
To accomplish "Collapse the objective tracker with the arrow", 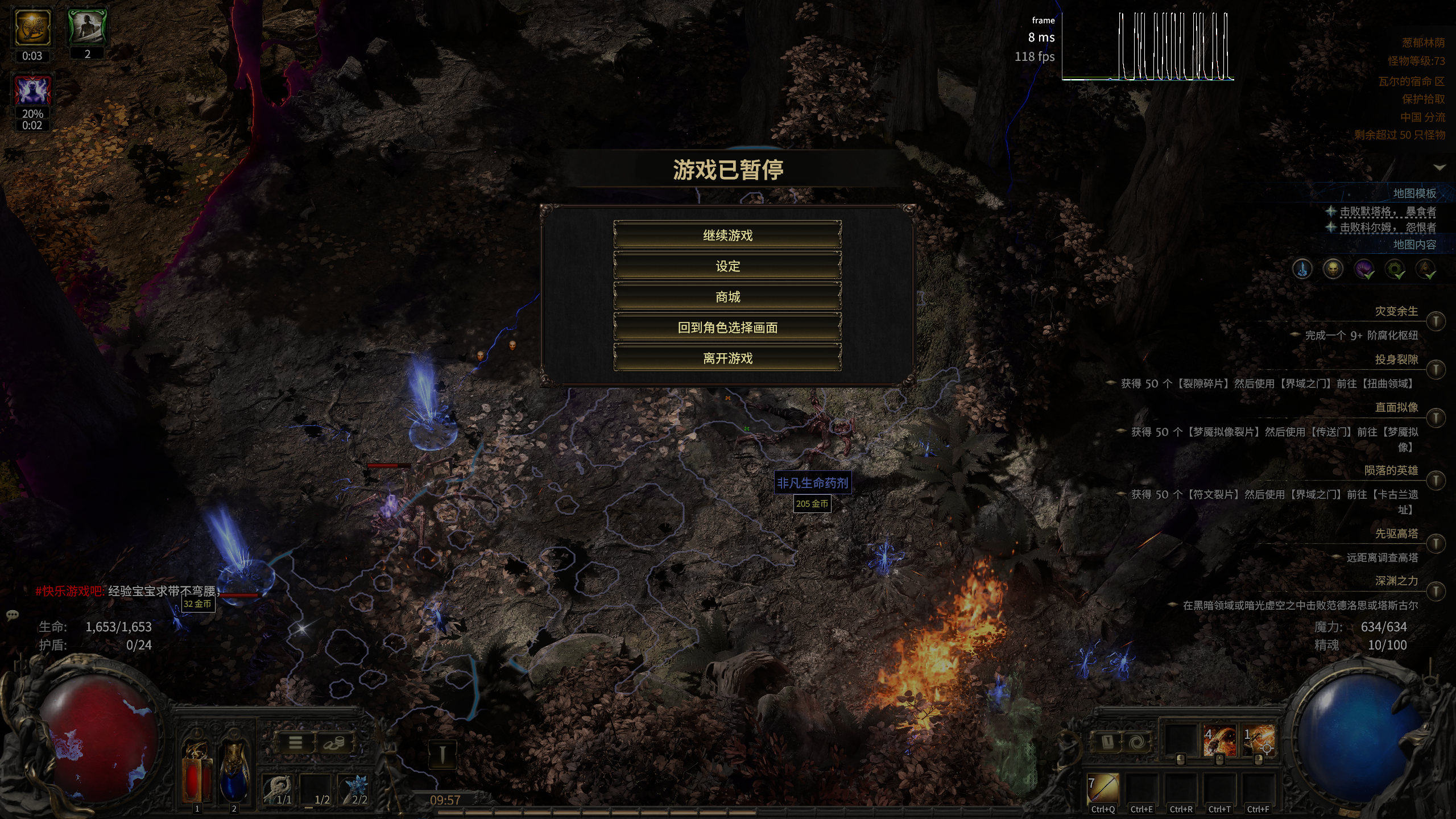I will coord(1440,167).
